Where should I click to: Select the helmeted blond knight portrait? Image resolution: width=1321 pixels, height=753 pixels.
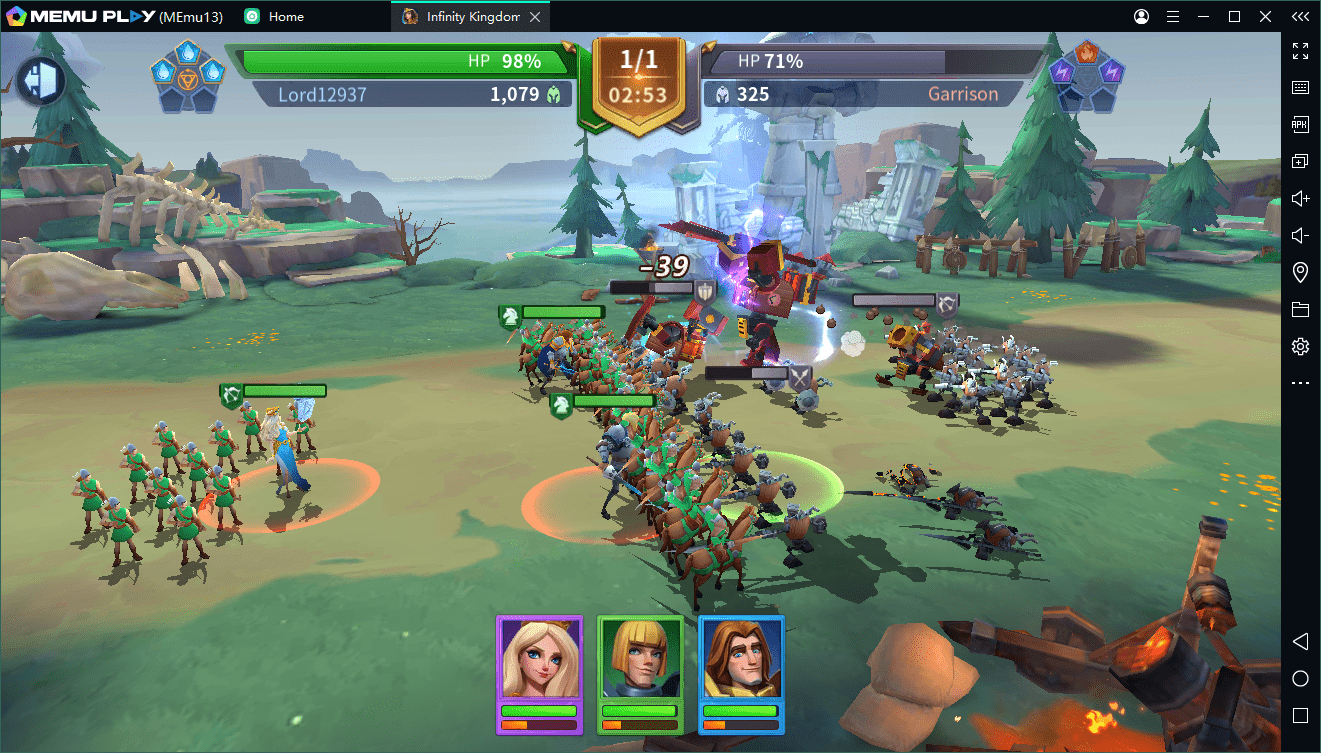tap(640, 658)
